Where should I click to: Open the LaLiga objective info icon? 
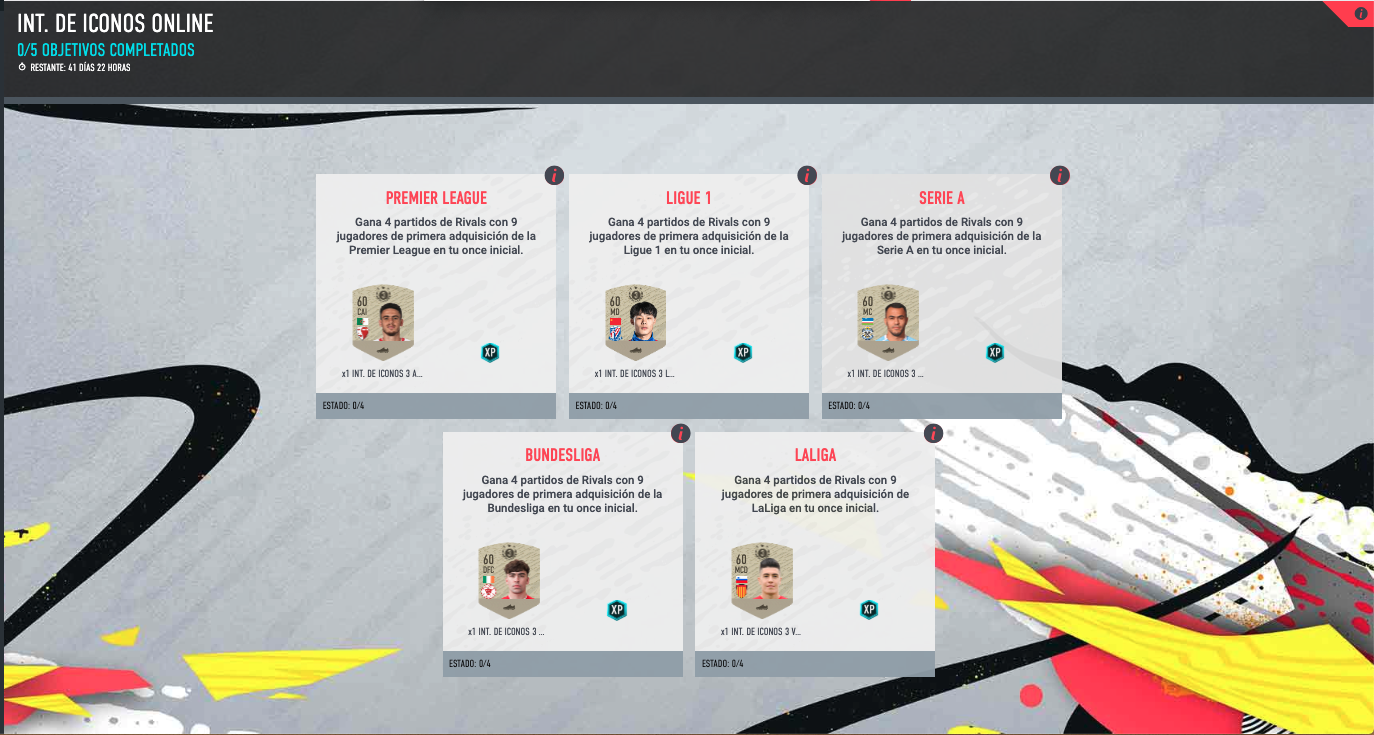[932, 432]
